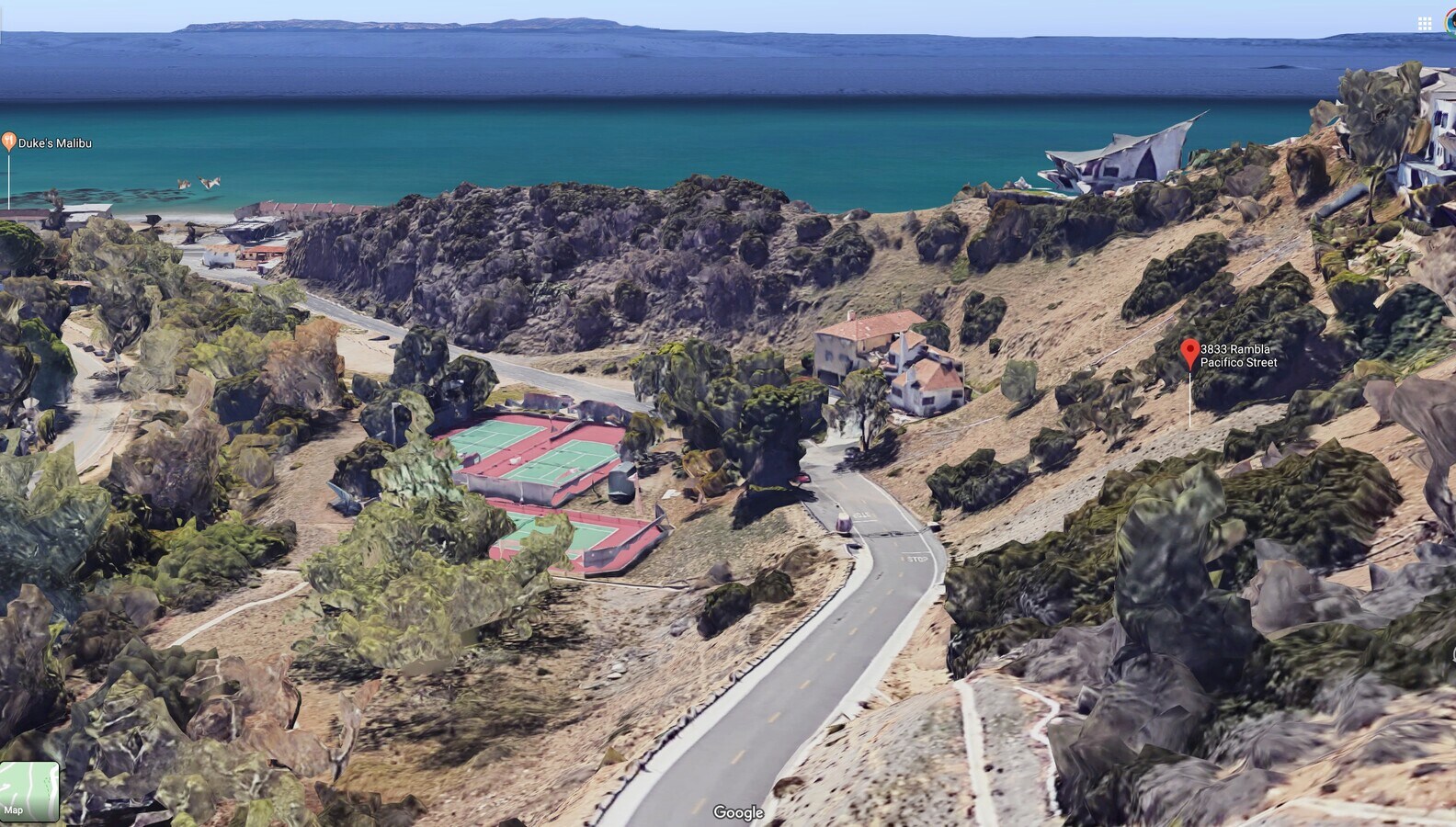Viewport: 1456px width, 827px height.
Task: Click the STOP marking painted on the road
Action: (x=916, y=557)
